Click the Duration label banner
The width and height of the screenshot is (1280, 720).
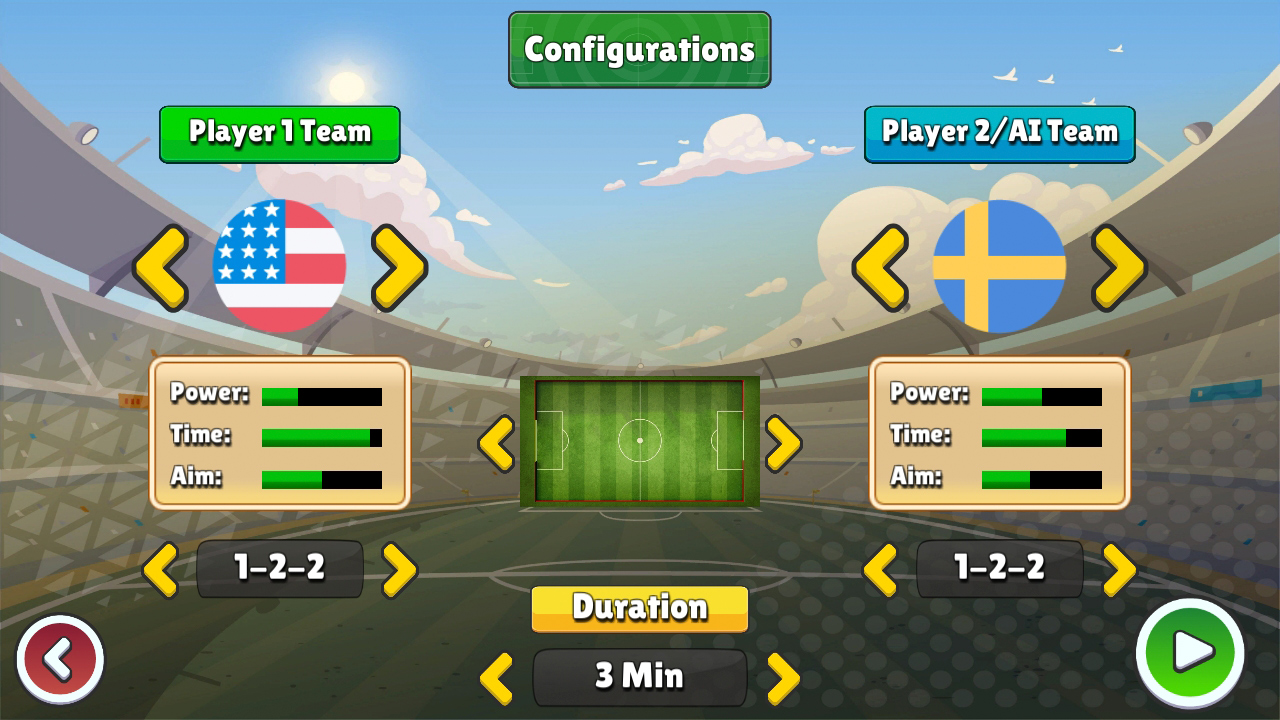tap(639, 607)
